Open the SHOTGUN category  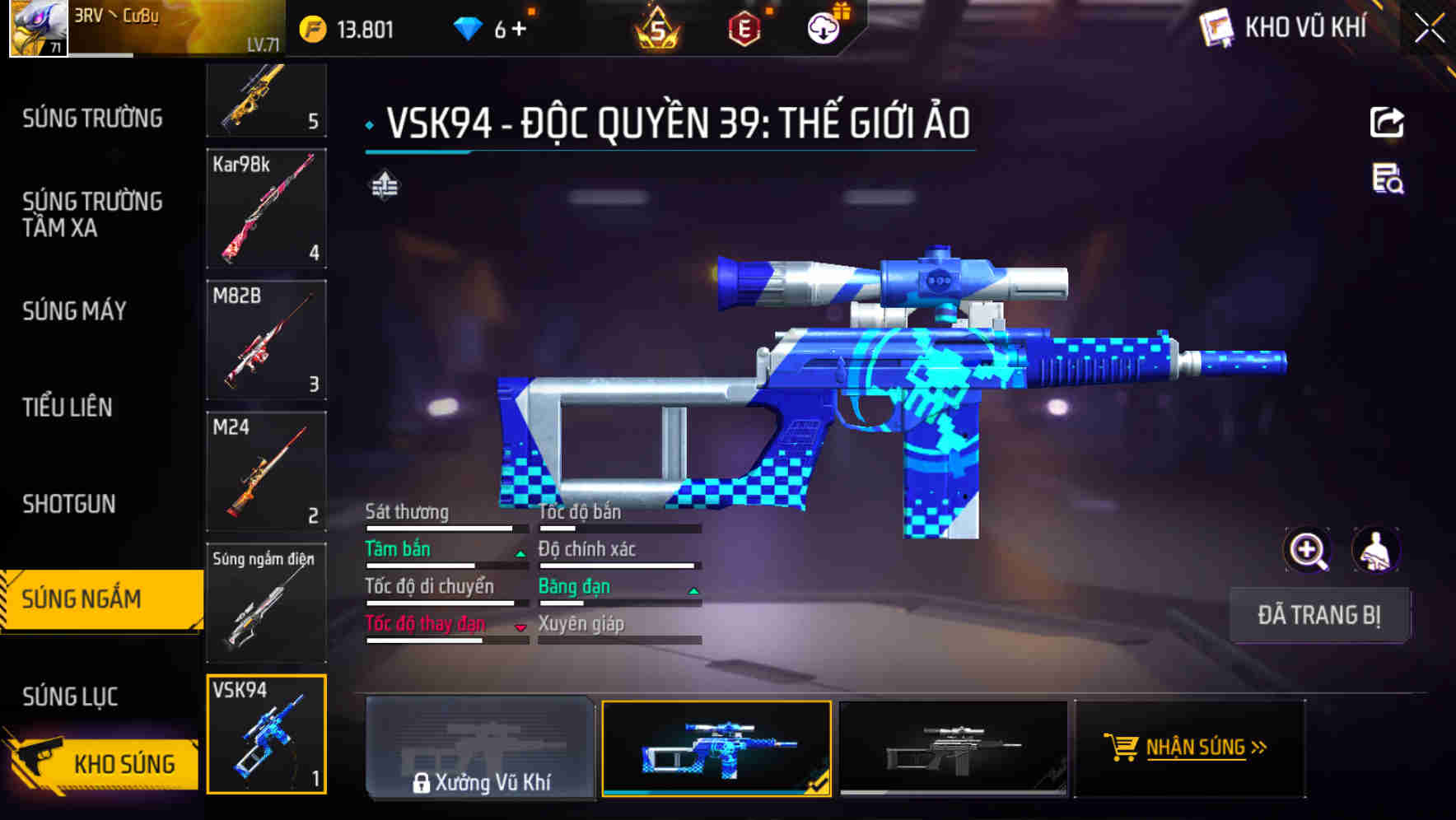(70, 503)
